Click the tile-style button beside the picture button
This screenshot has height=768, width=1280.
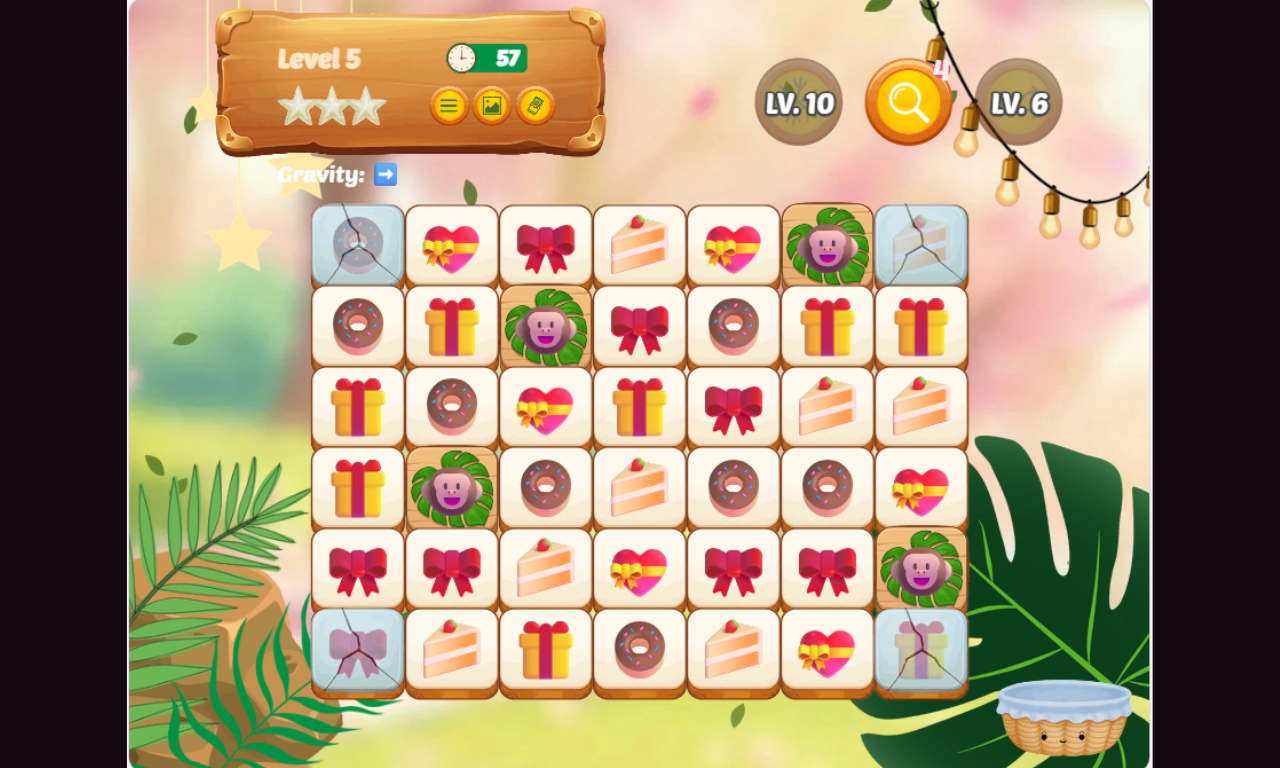pos(535,105)
